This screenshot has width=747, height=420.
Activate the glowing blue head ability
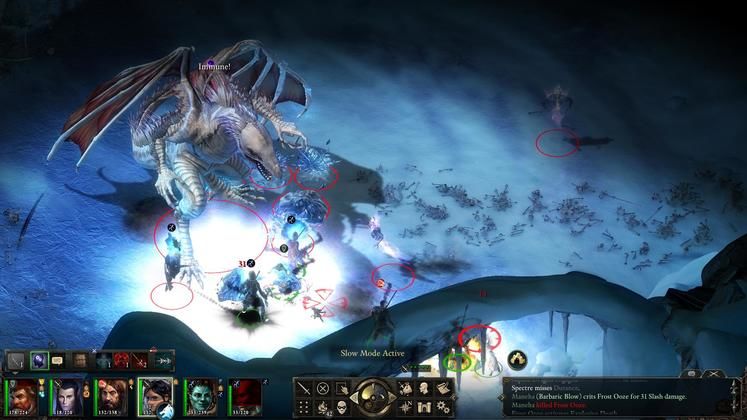[x=38, y=359]
